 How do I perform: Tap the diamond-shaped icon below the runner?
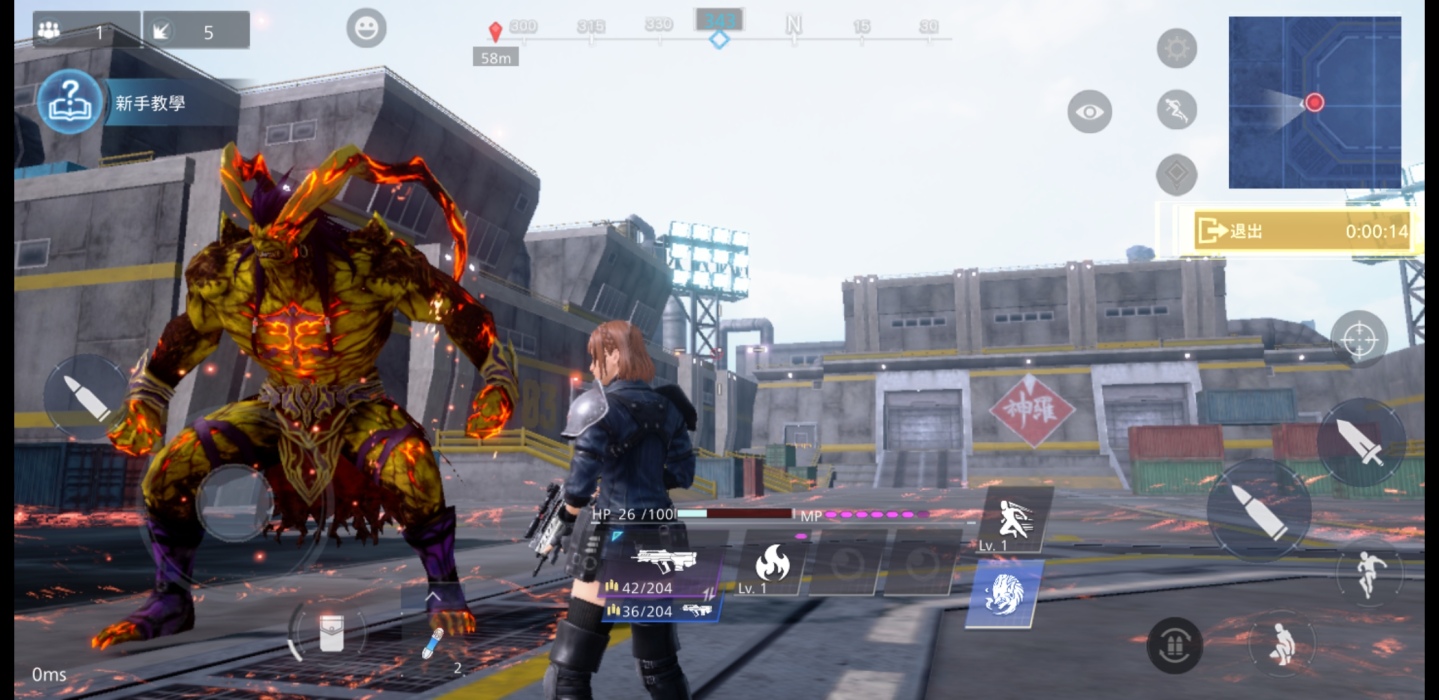(x=1176, y=175)
